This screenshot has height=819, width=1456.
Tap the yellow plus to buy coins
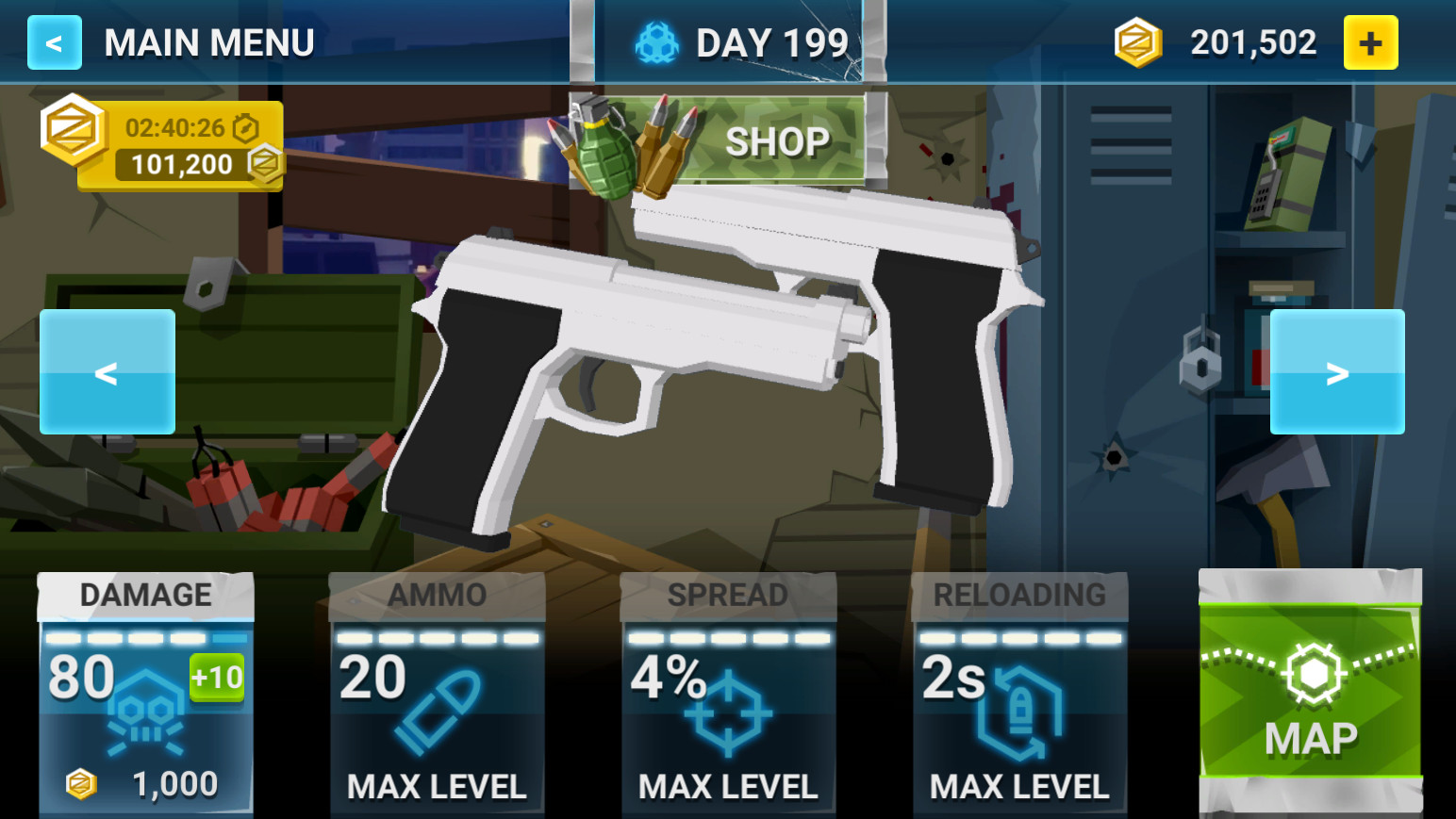pyautogui.click(x=1371, y=41)
